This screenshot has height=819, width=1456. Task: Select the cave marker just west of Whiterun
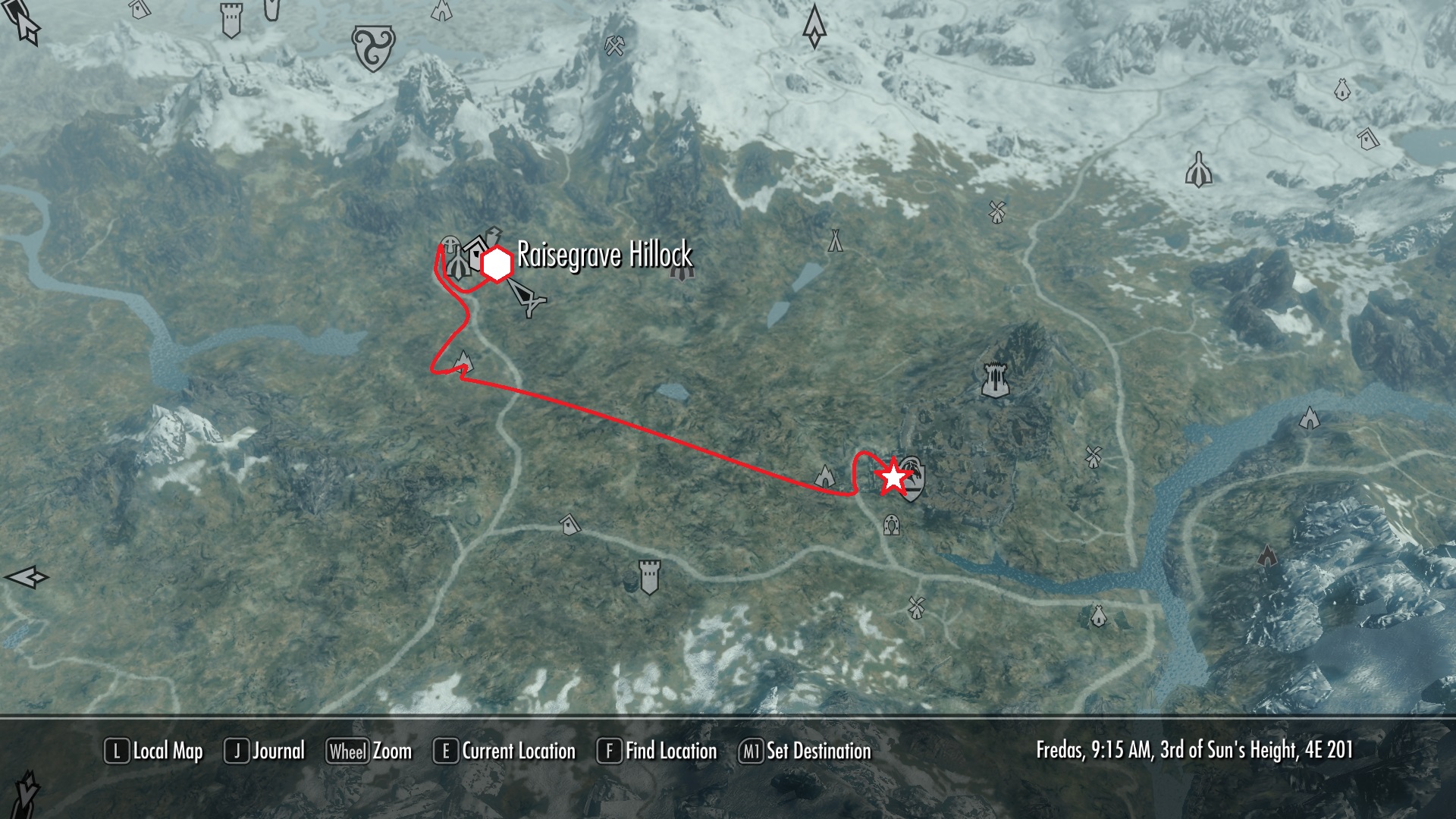[825, 476]
